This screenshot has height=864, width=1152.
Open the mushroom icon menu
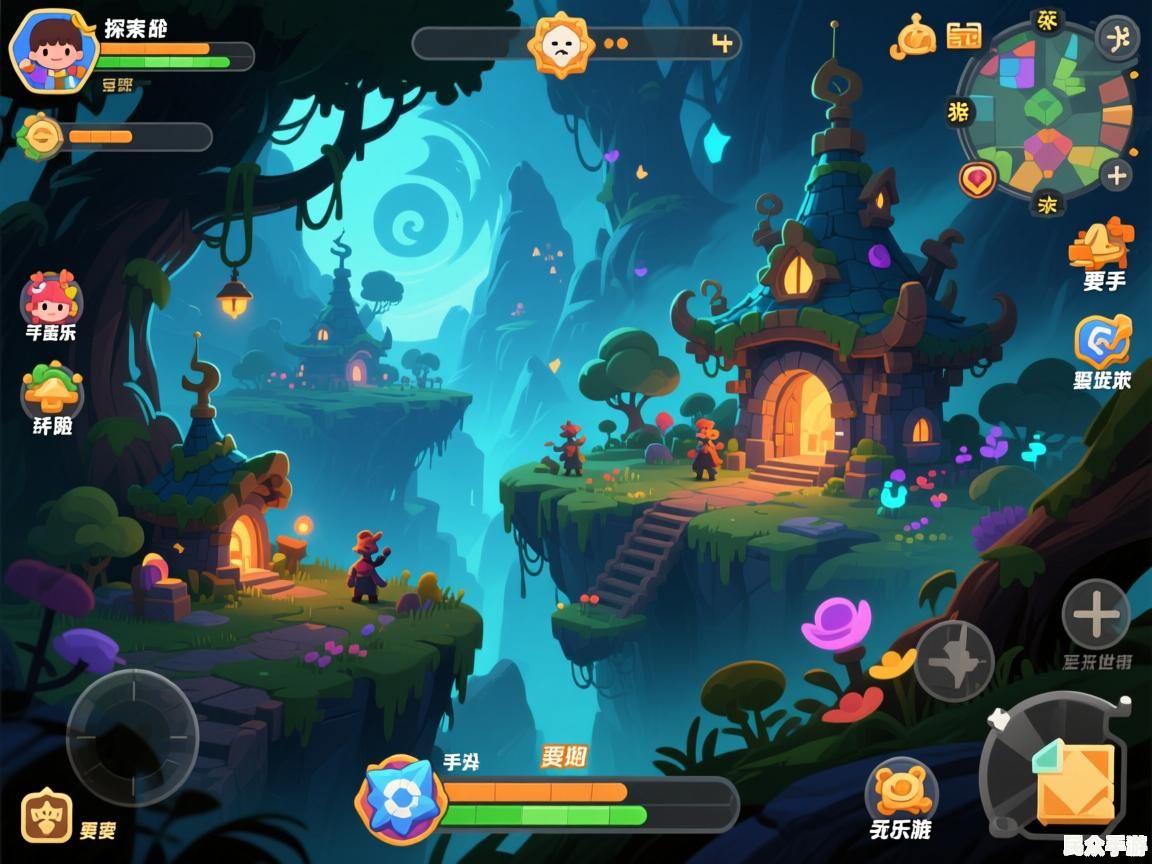pyautogui.click(x=51, y=390)
